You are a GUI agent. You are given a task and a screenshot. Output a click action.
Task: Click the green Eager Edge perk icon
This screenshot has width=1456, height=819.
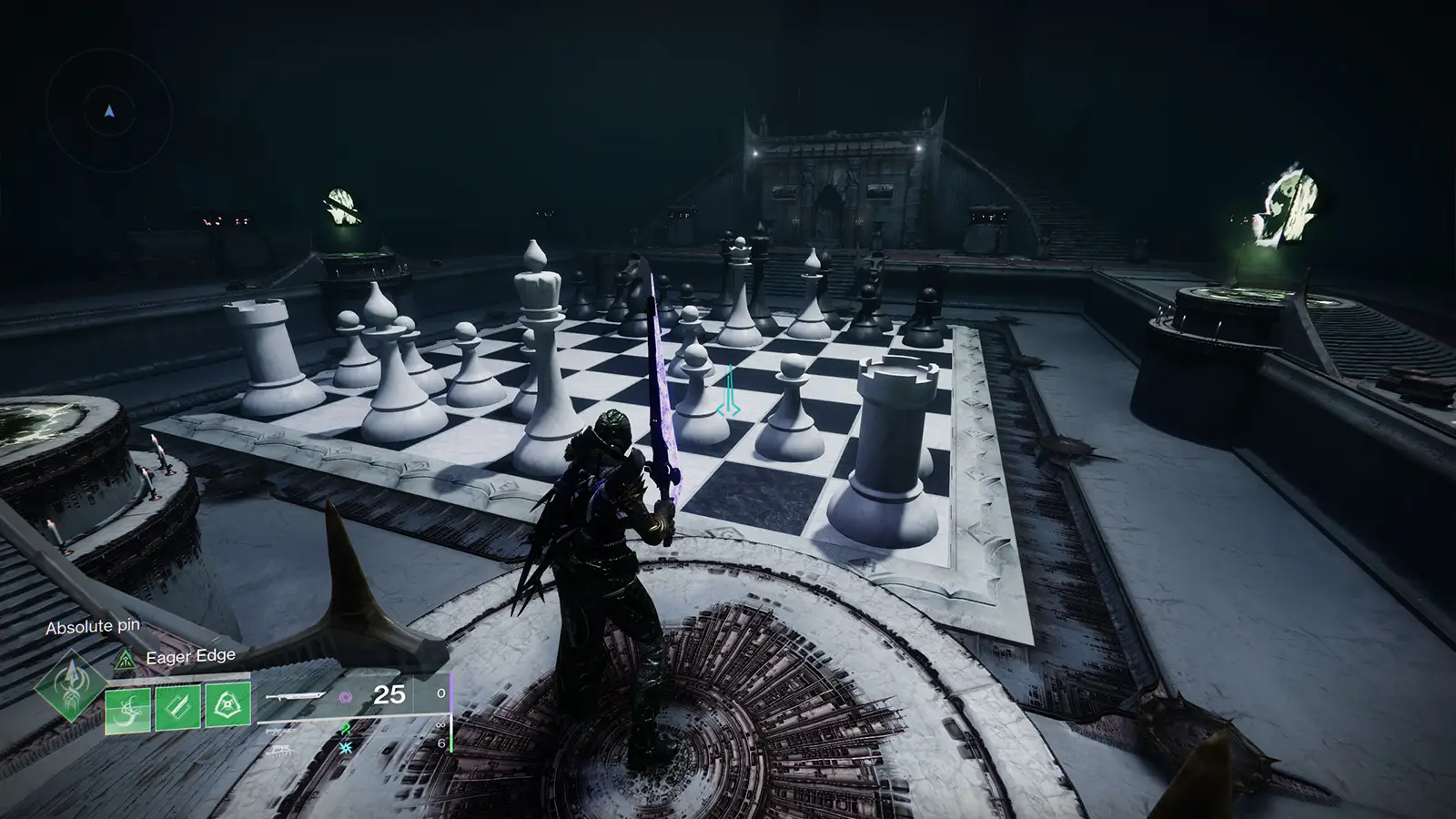click(125, 660)
